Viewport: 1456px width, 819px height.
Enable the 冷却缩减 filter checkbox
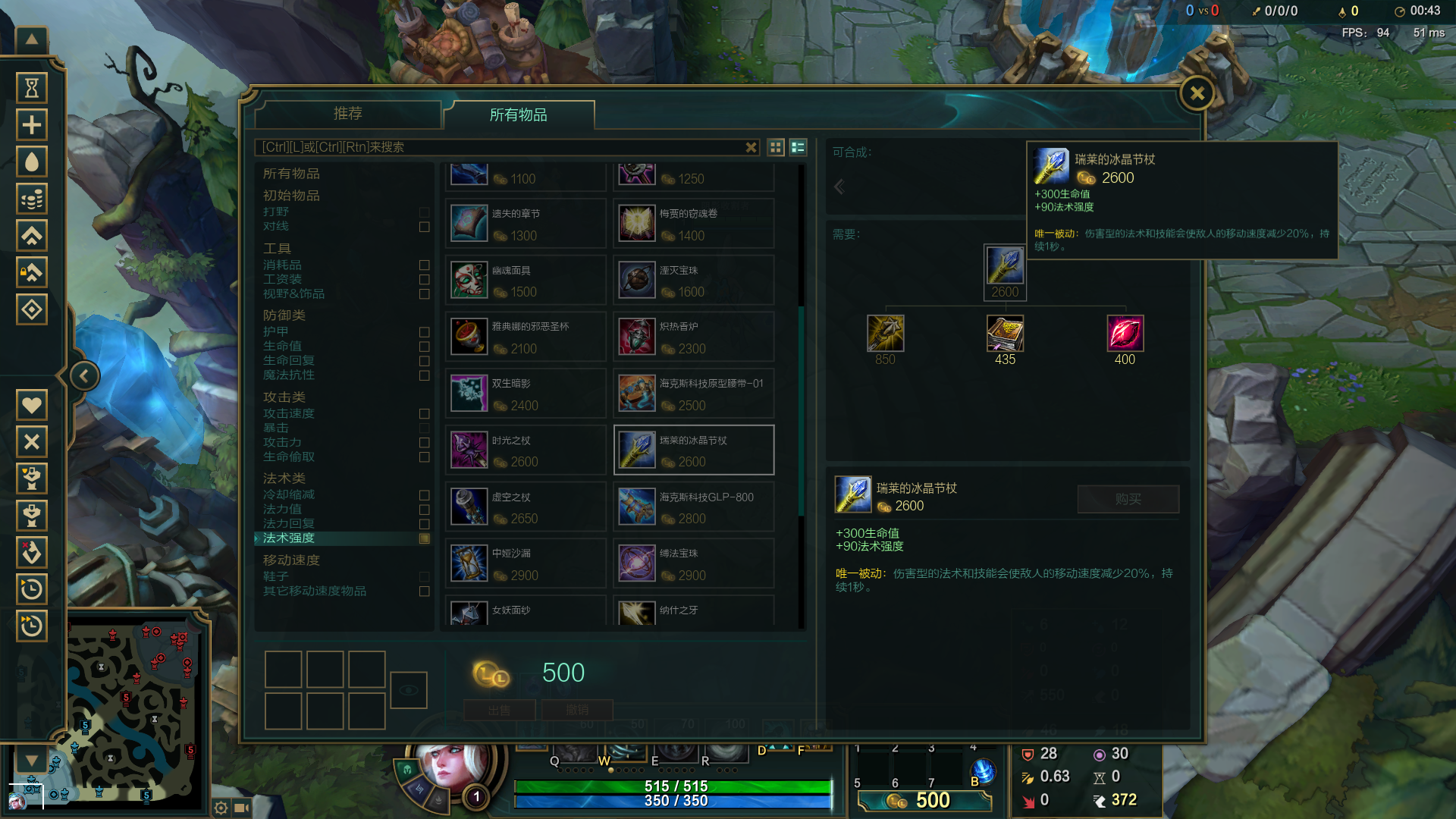425,495
